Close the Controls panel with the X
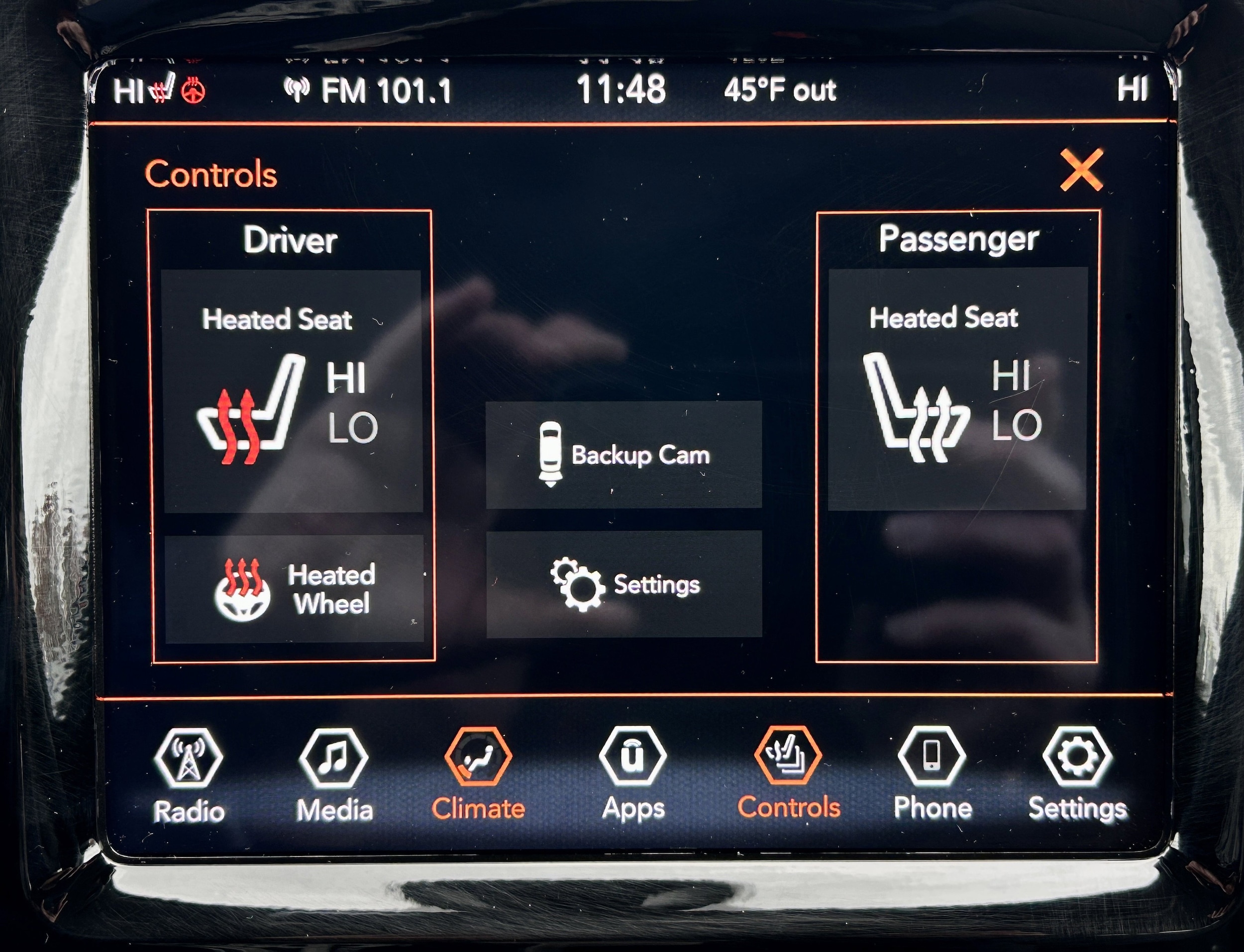Image resolution: width=1244 pixels, height=952 pixels. tap(1081, 170)
